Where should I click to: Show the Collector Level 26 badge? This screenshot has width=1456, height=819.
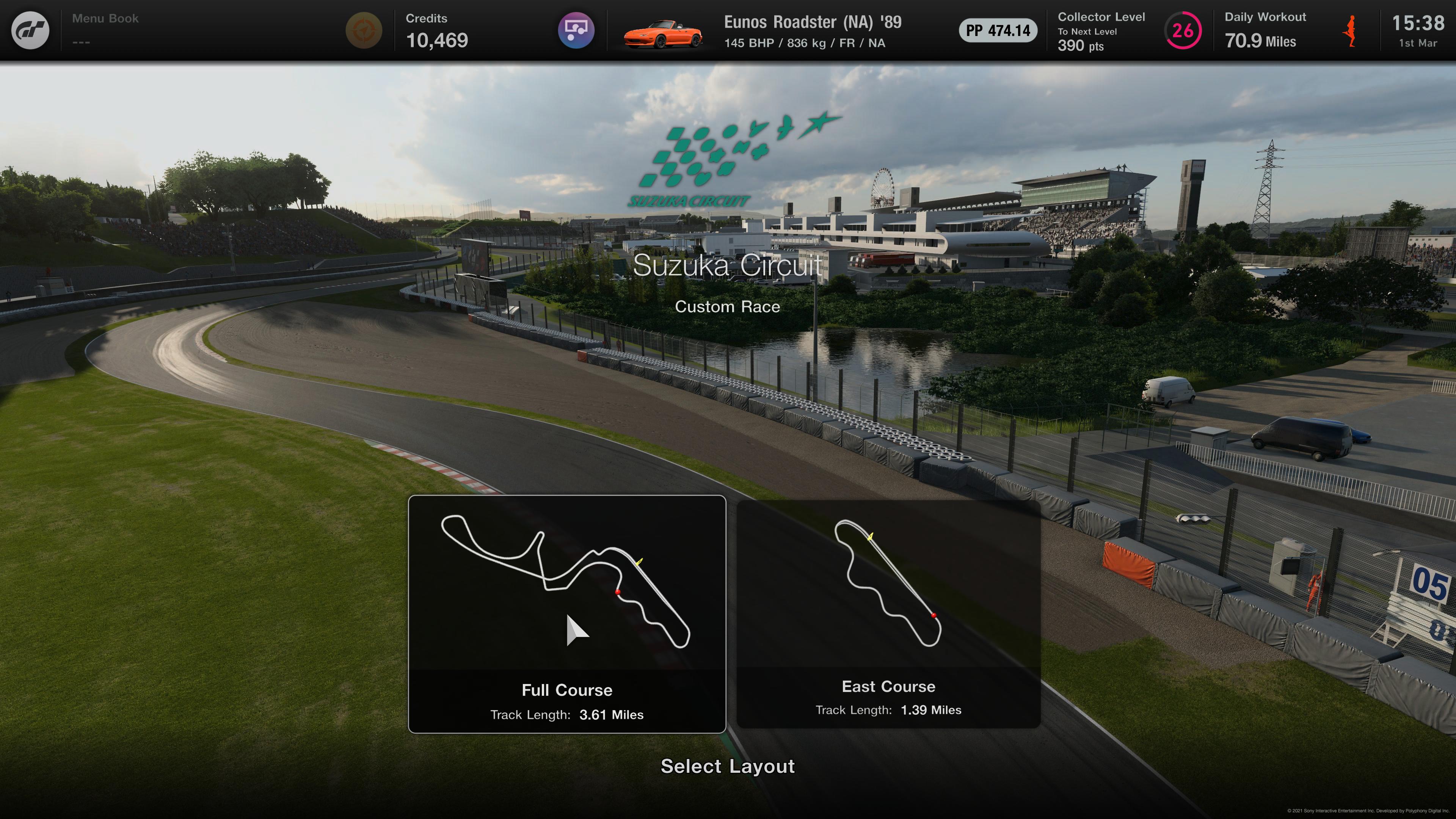(x=1183, y=30)
